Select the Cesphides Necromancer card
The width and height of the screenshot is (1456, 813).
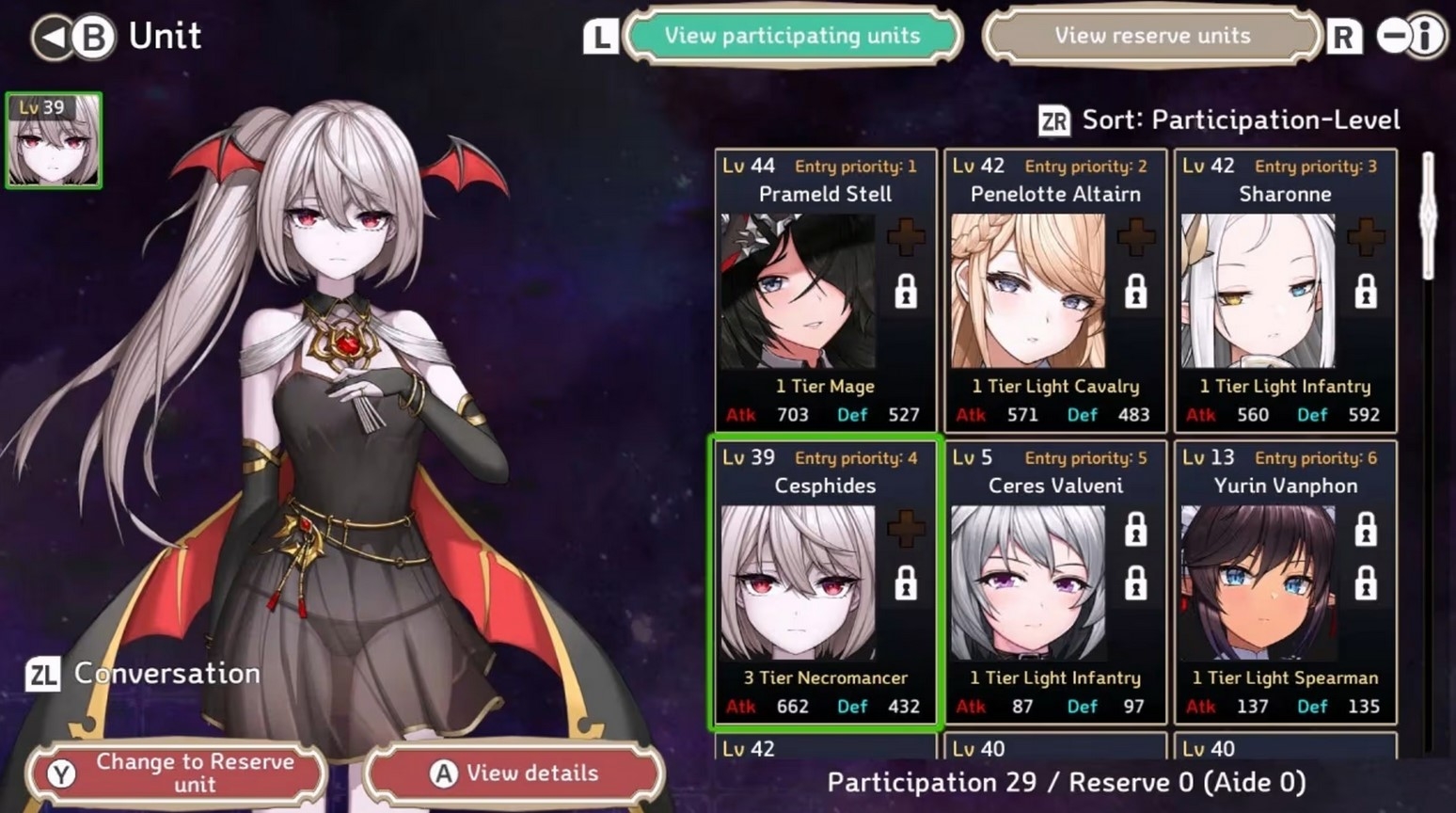coord(825,582)
